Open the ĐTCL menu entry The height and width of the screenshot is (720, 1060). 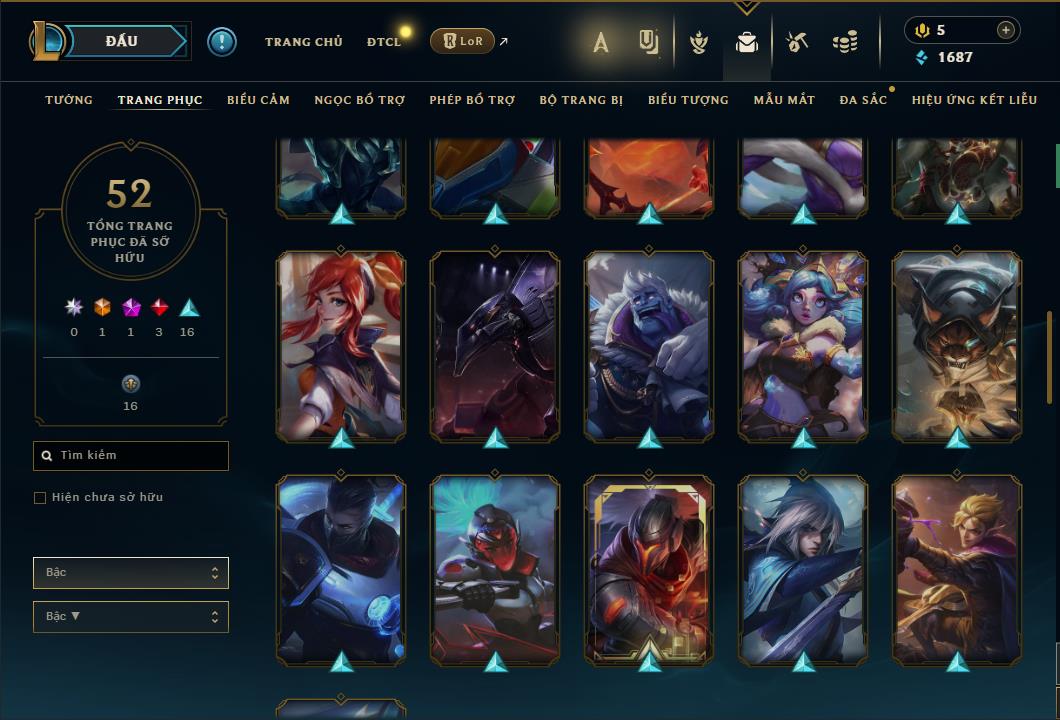(384, 42)
